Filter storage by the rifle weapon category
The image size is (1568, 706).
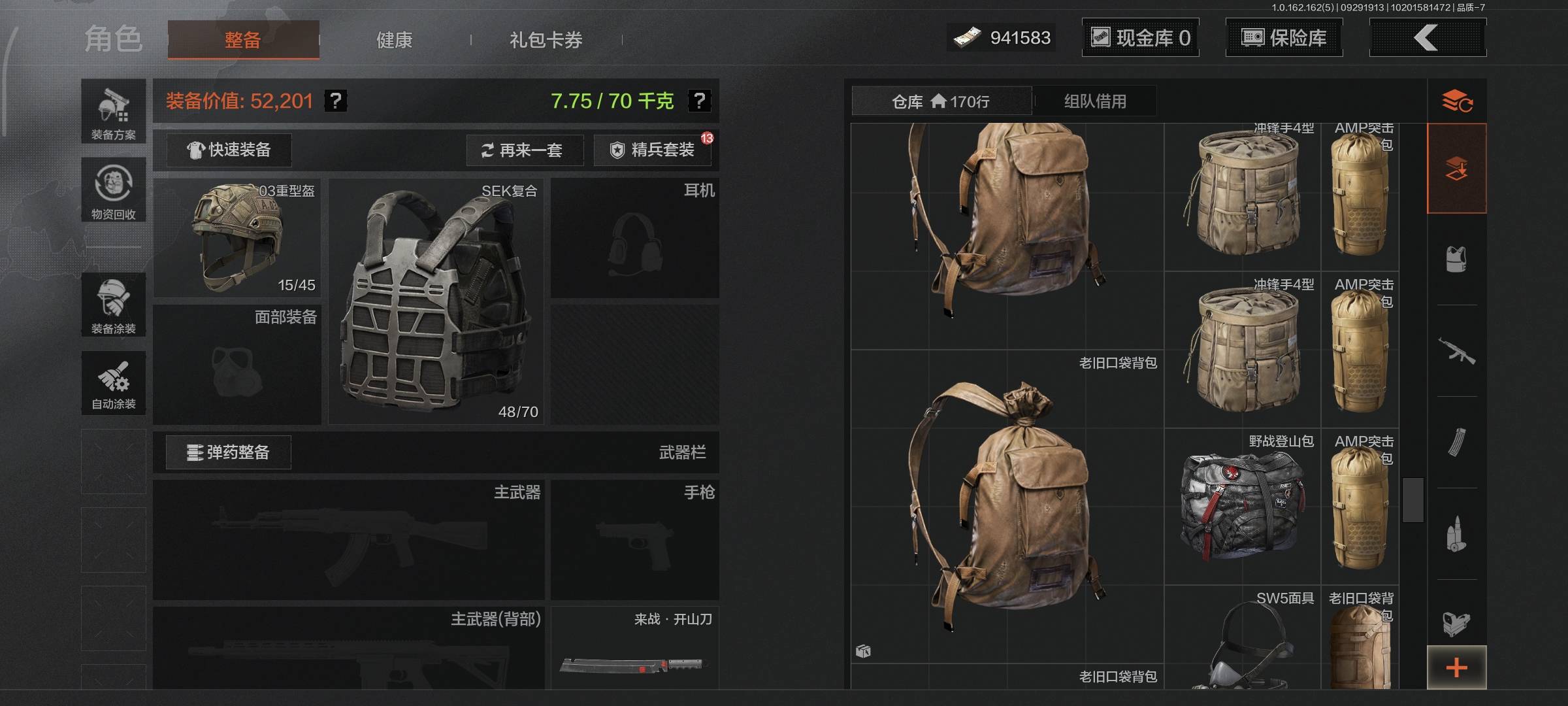pyautogui.click(x=1456, y=351)
